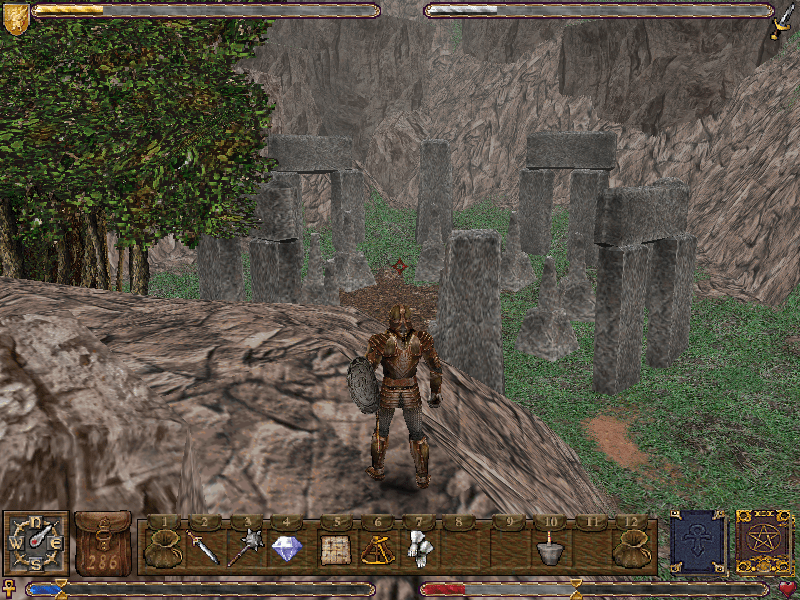800x600 pixels.
Task: Choose the spiked mace belt slot
Action: click(x=245, y=548)
